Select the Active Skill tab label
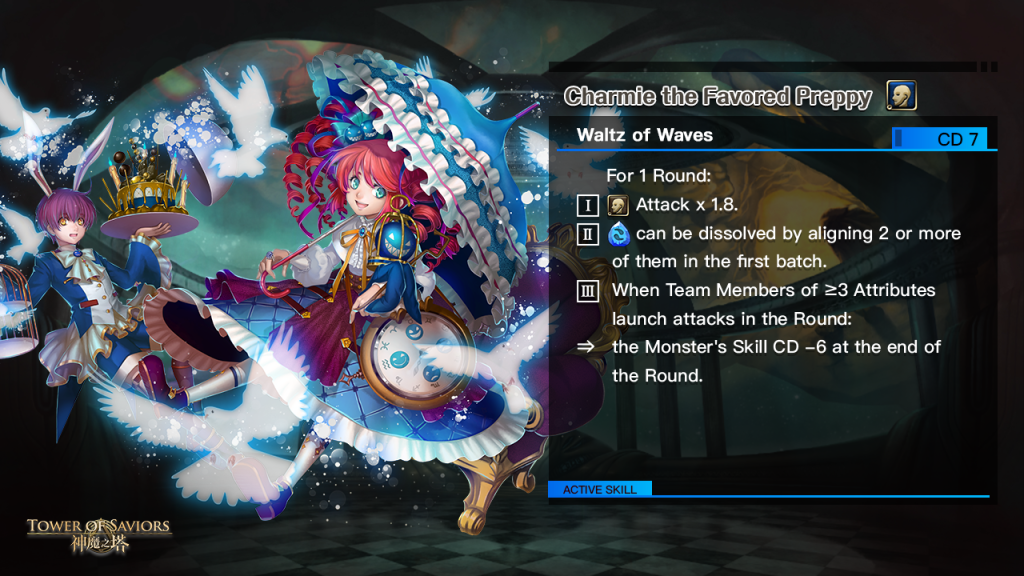 point(599,490)
